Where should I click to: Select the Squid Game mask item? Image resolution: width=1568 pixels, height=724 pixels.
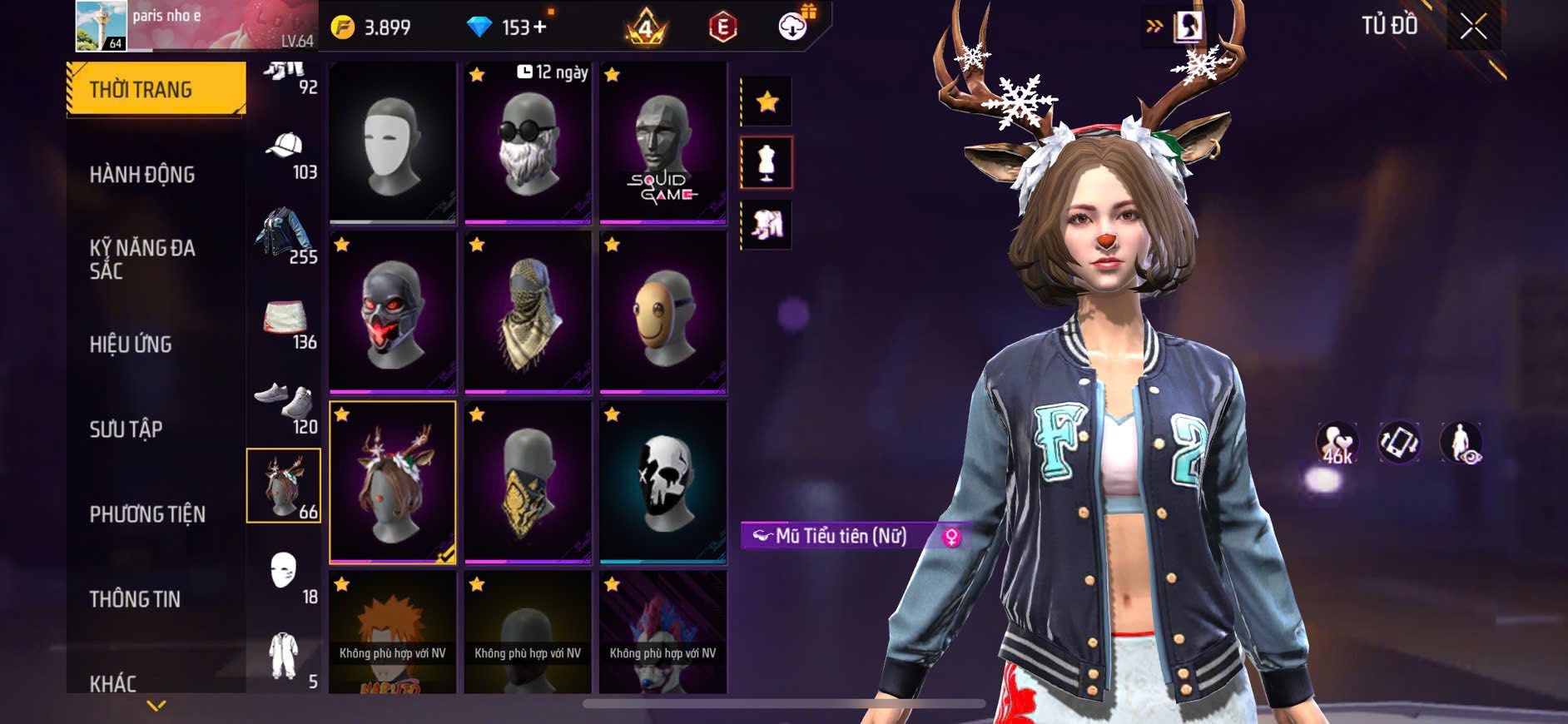[662, 142]
